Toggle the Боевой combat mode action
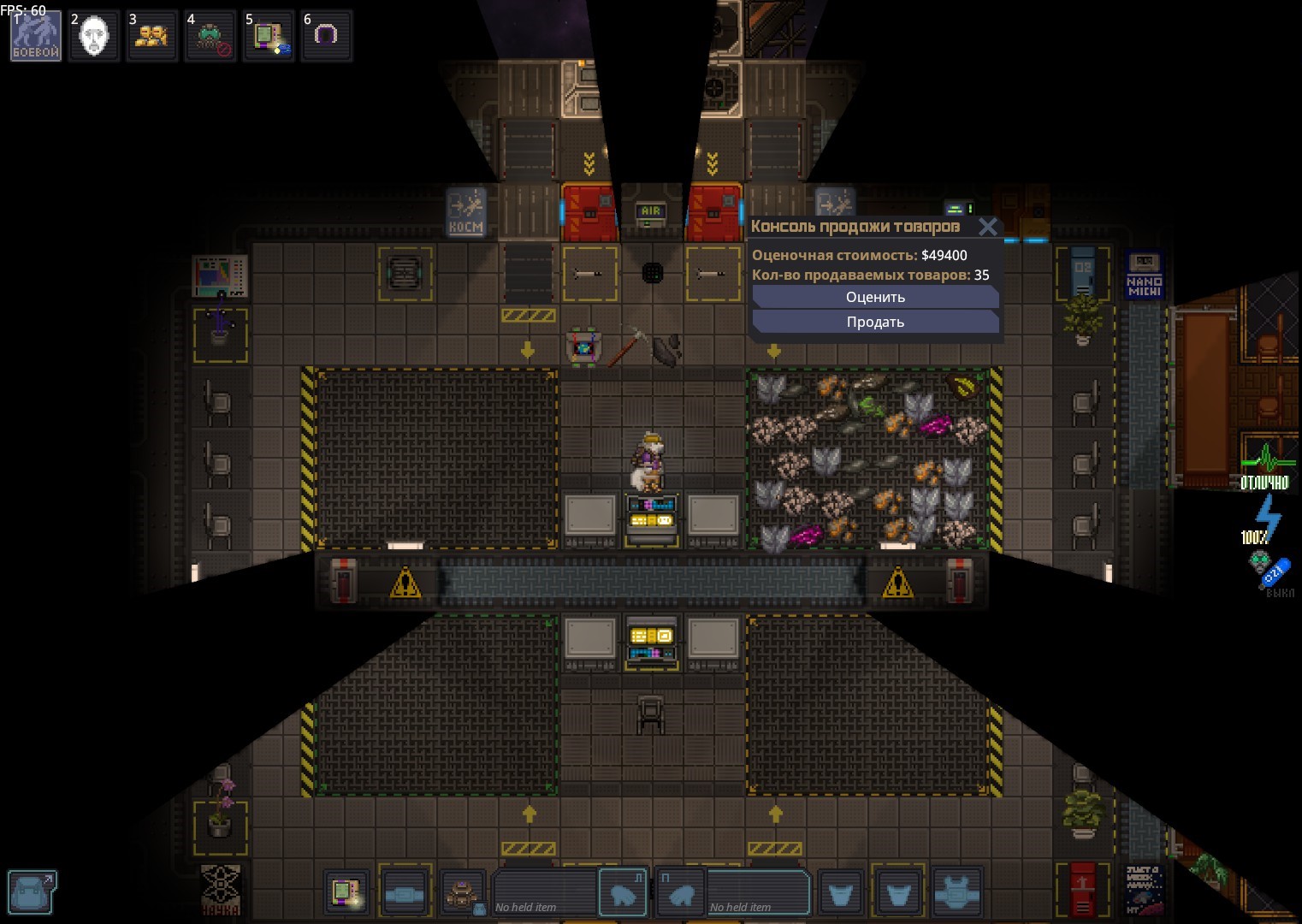This screenshot has width=1302, height=924. coord(36,36)
